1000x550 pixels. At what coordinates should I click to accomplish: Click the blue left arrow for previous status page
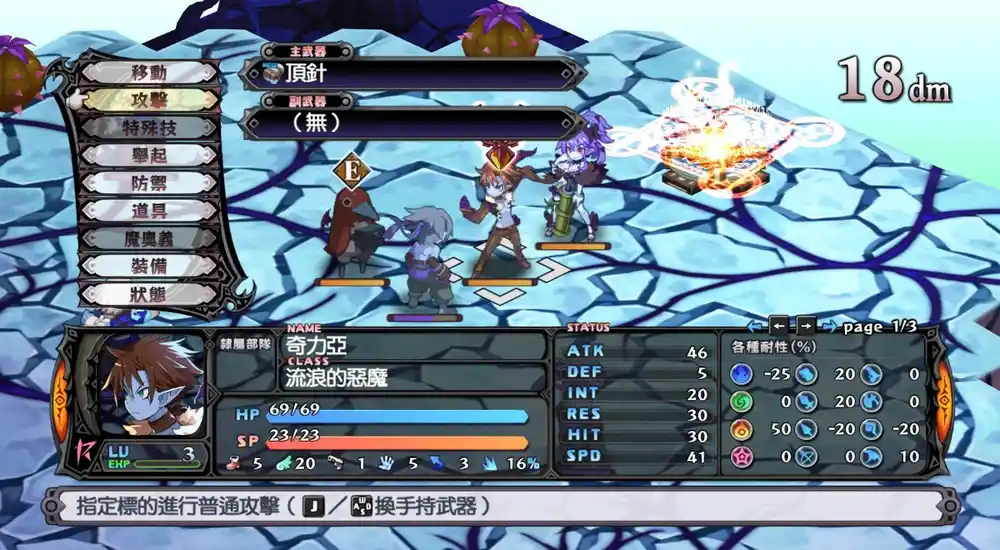click(x=756, y=326)
